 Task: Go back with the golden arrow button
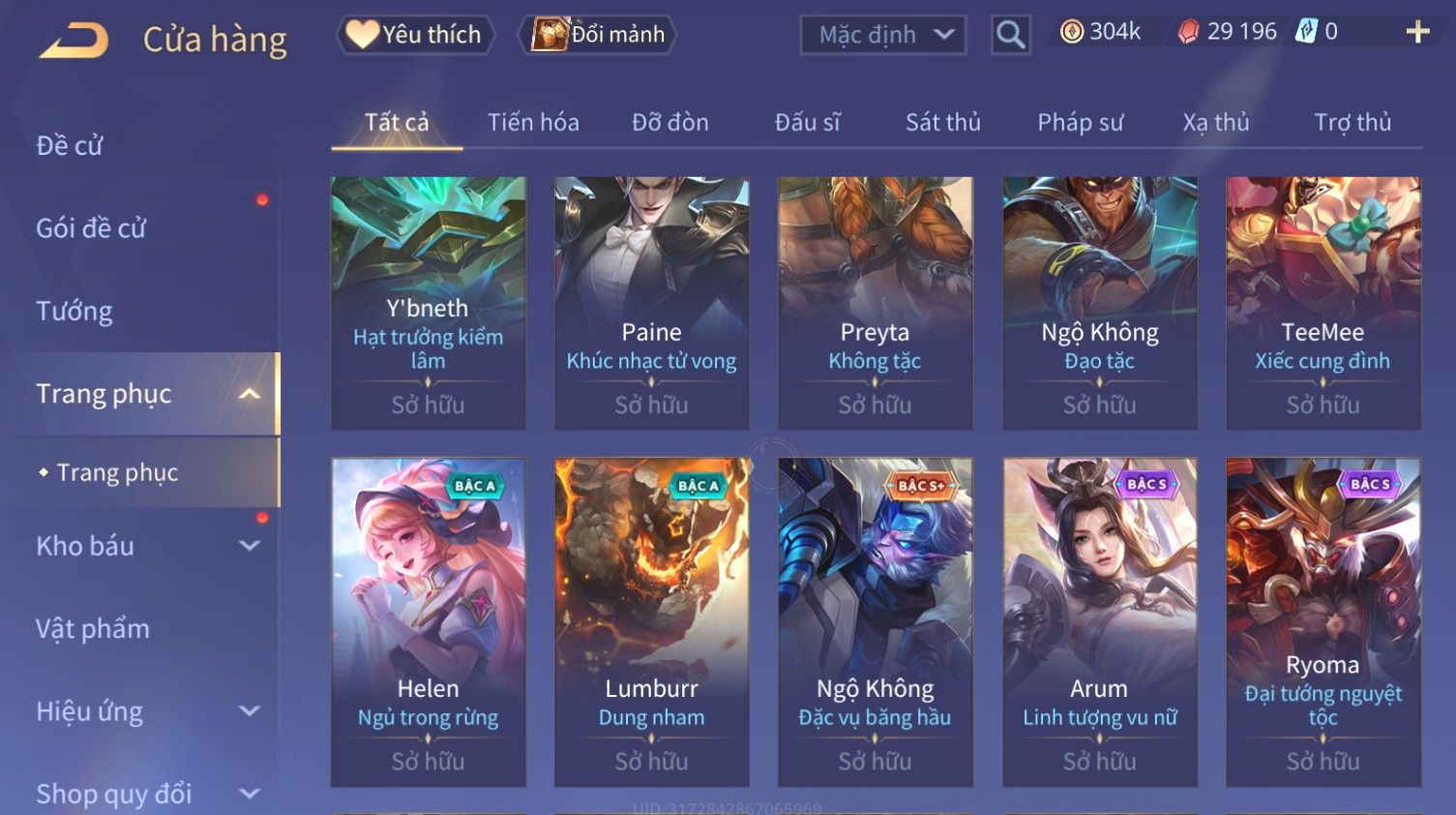point(74,40)
